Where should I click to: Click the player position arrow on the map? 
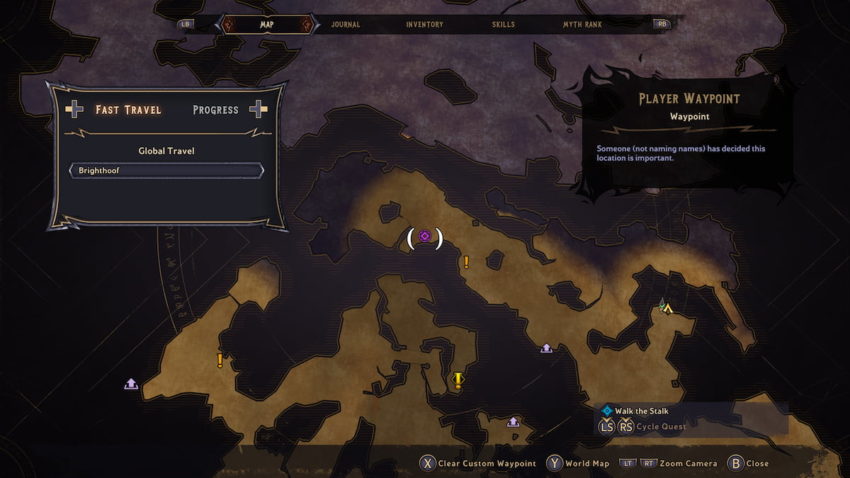pos(667,309)
